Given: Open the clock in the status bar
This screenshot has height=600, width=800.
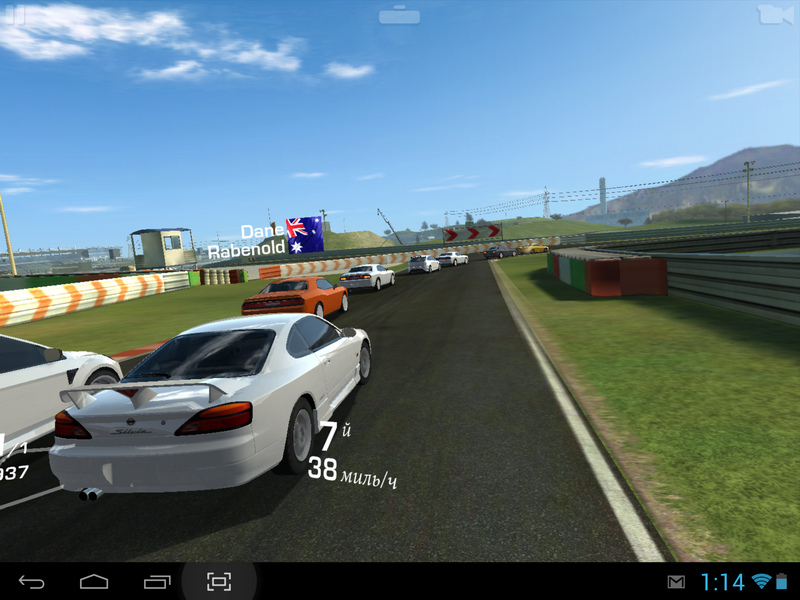Looking at the screenshot, I should [721, 581].
